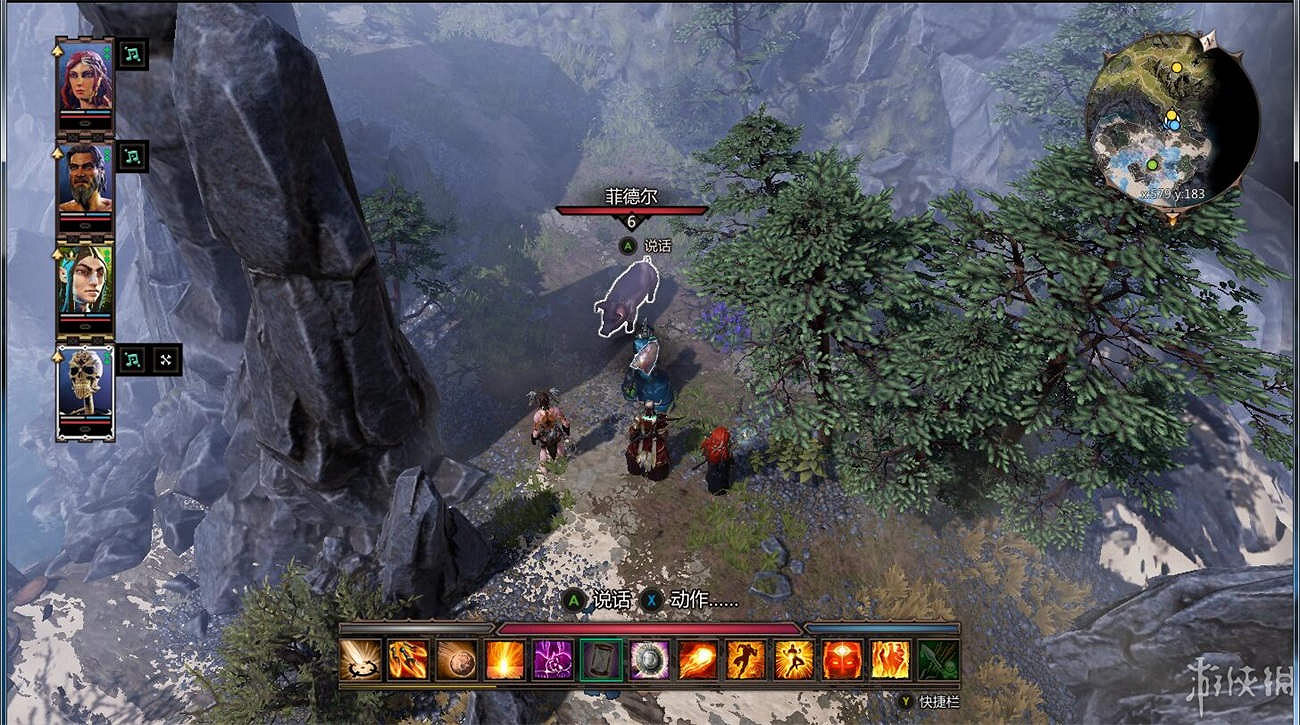The width and height of the screenshot is (1300, 725).
Task: Click the crossed-tools status icon beside the skeleton
Action: coord(165,359)
